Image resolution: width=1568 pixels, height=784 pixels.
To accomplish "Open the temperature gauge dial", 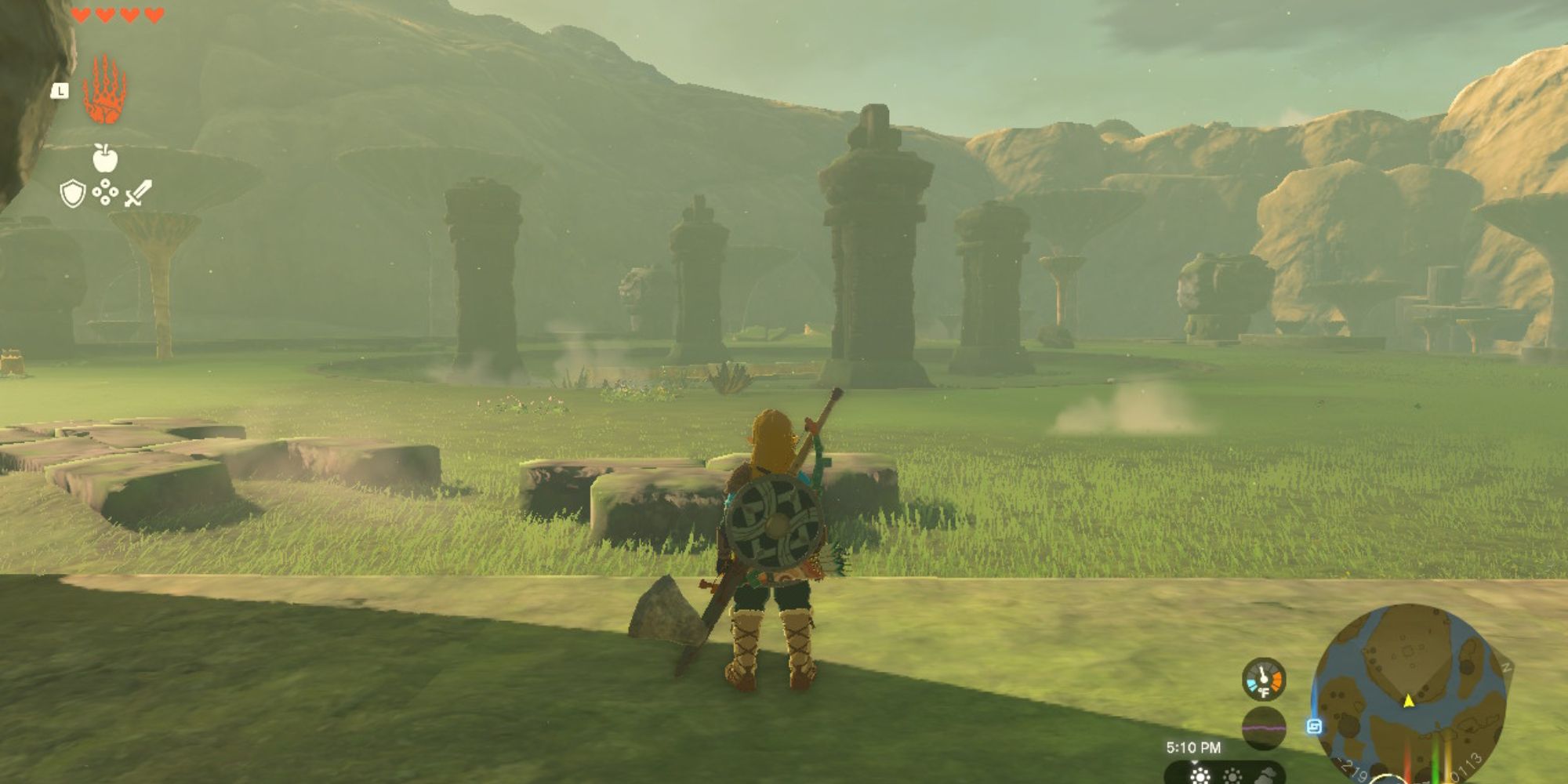I will click(x=1263, y=681).
